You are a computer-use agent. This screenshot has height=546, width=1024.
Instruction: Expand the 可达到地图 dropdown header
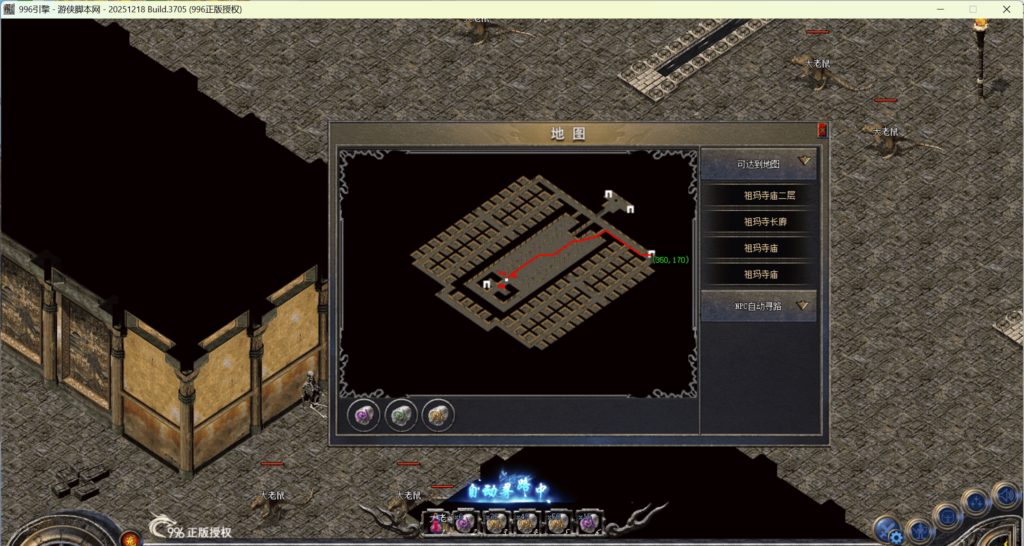click(x=759, y=163)
